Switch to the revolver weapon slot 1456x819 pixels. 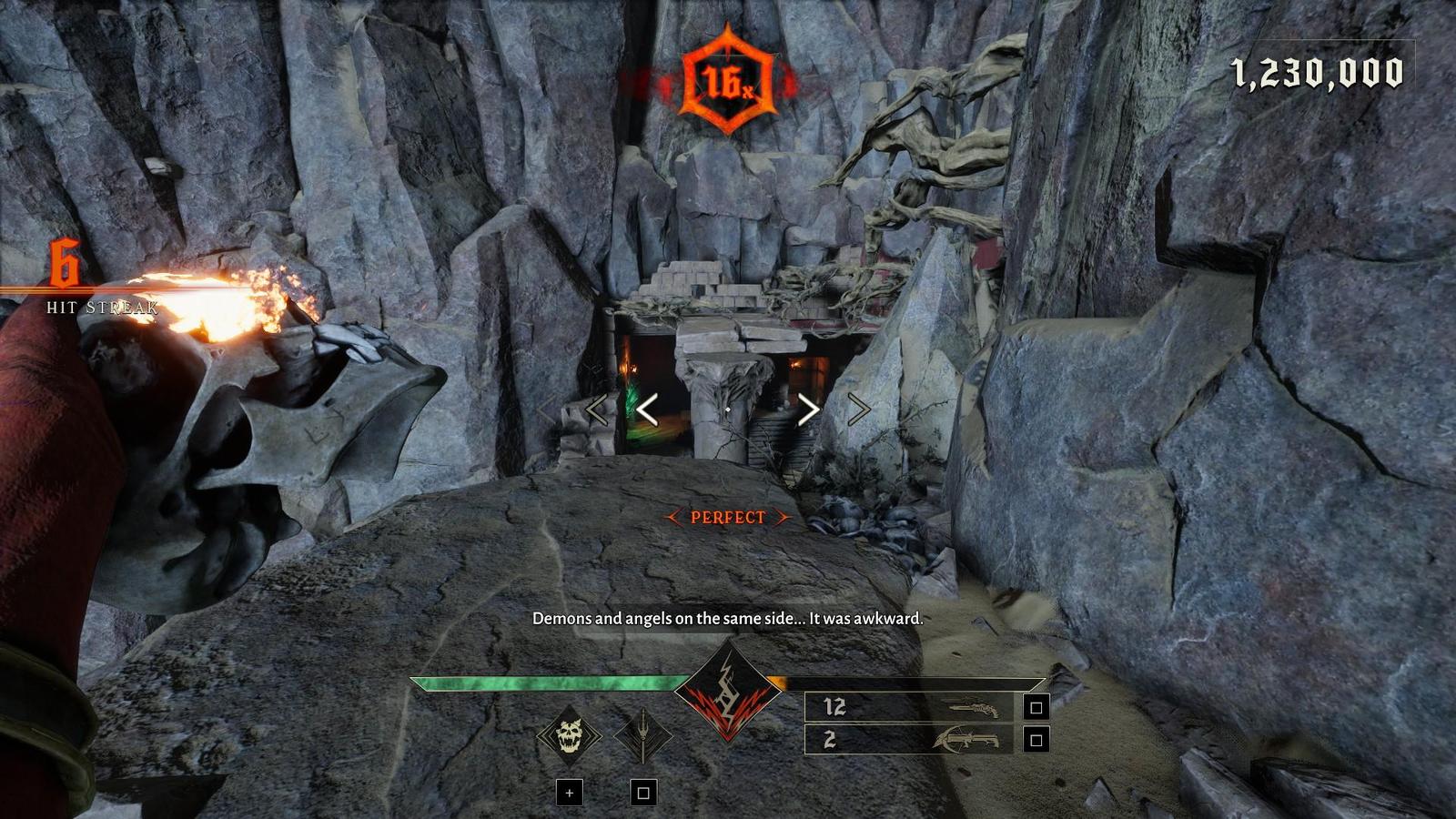point(908,707)
